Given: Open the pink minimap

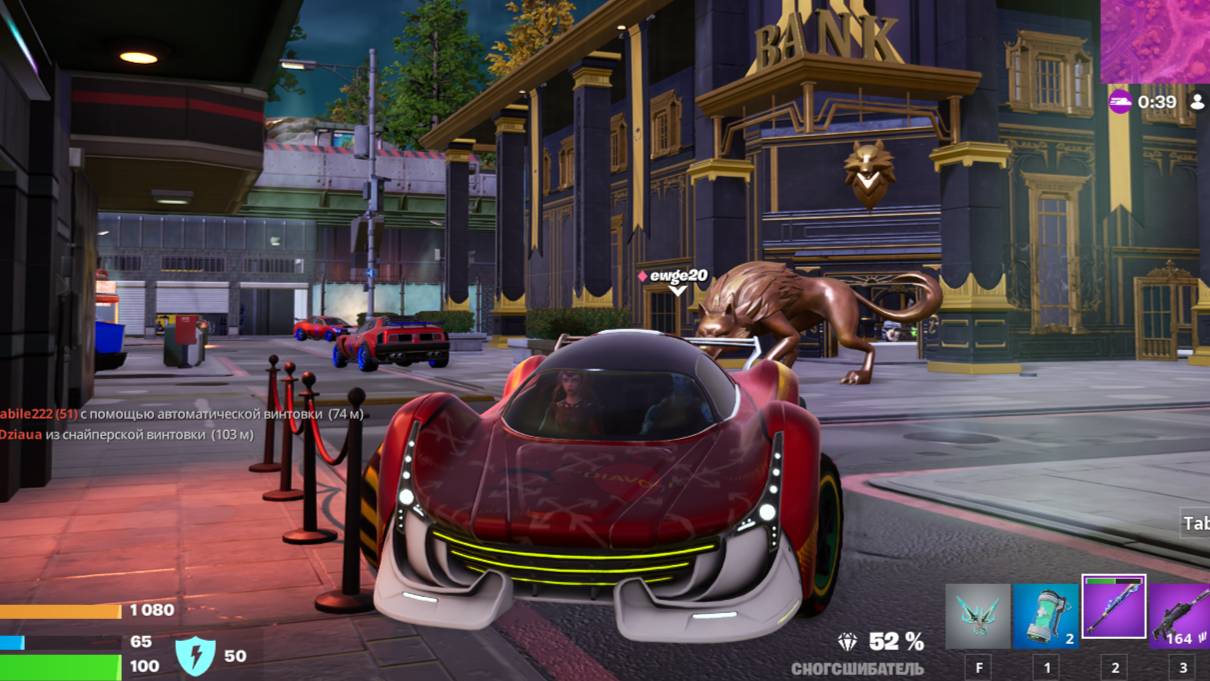Looking at the screenshot, I should click(1155, 40).
